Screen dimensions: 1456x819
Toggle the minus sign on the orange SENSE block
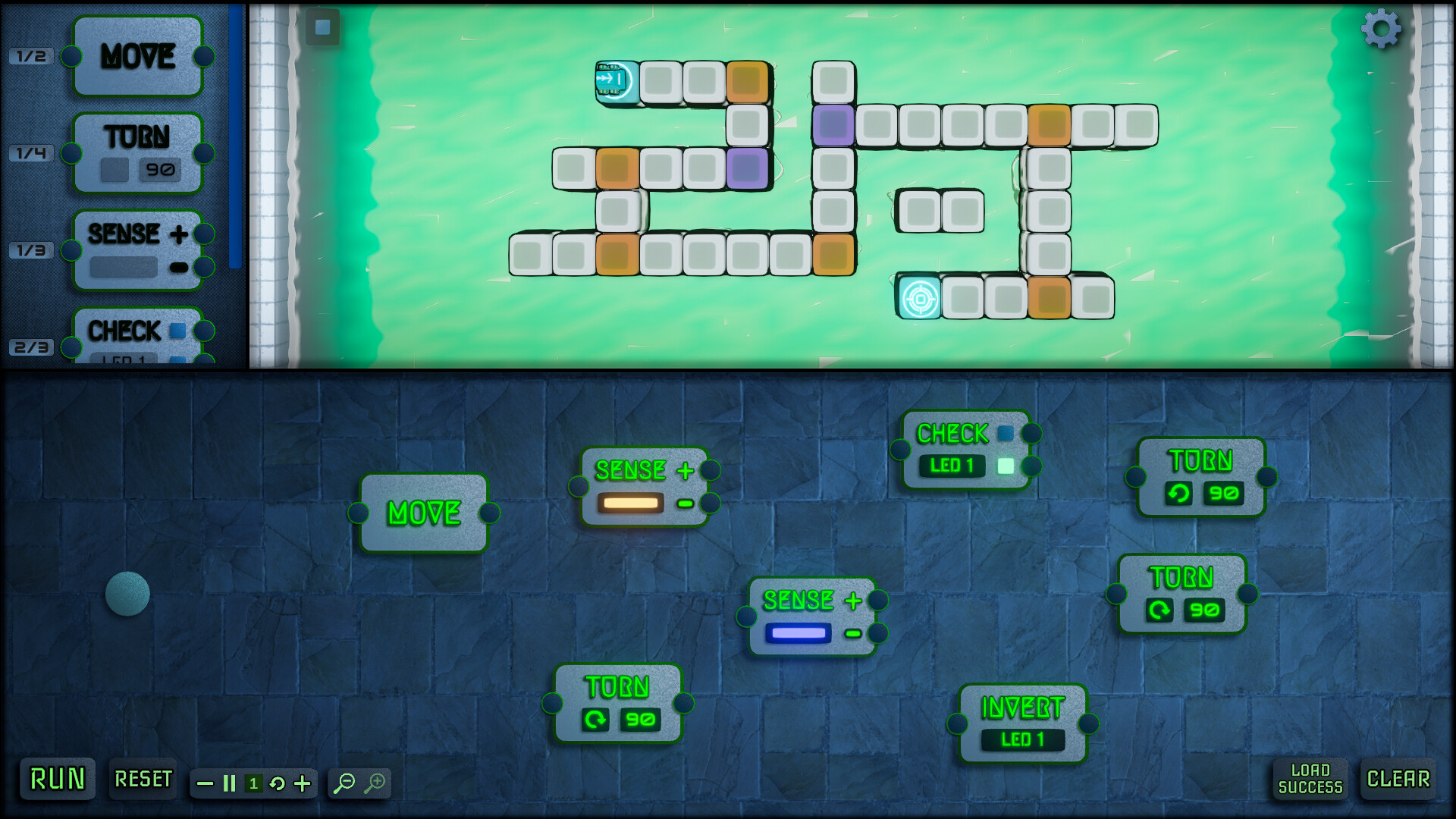tap(684, 502)
